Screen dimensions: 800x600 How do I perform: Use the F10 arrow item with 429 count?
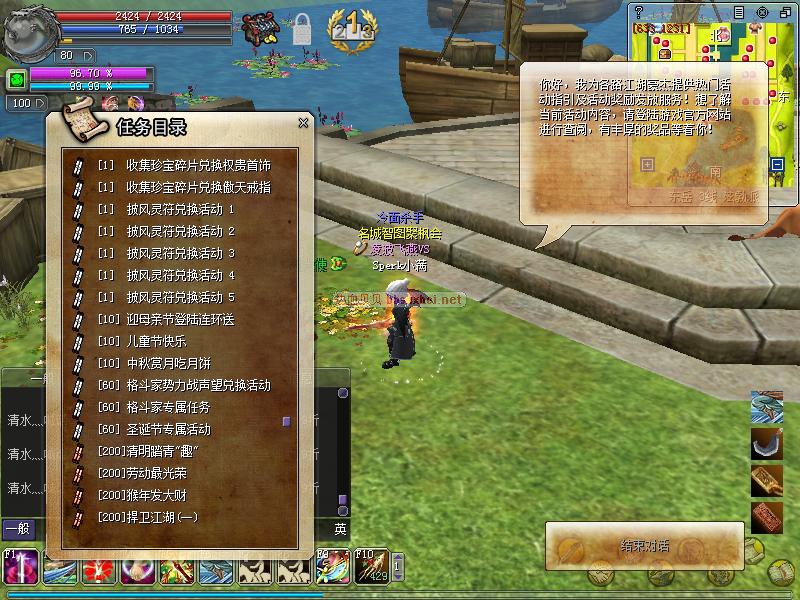(371, 568)
